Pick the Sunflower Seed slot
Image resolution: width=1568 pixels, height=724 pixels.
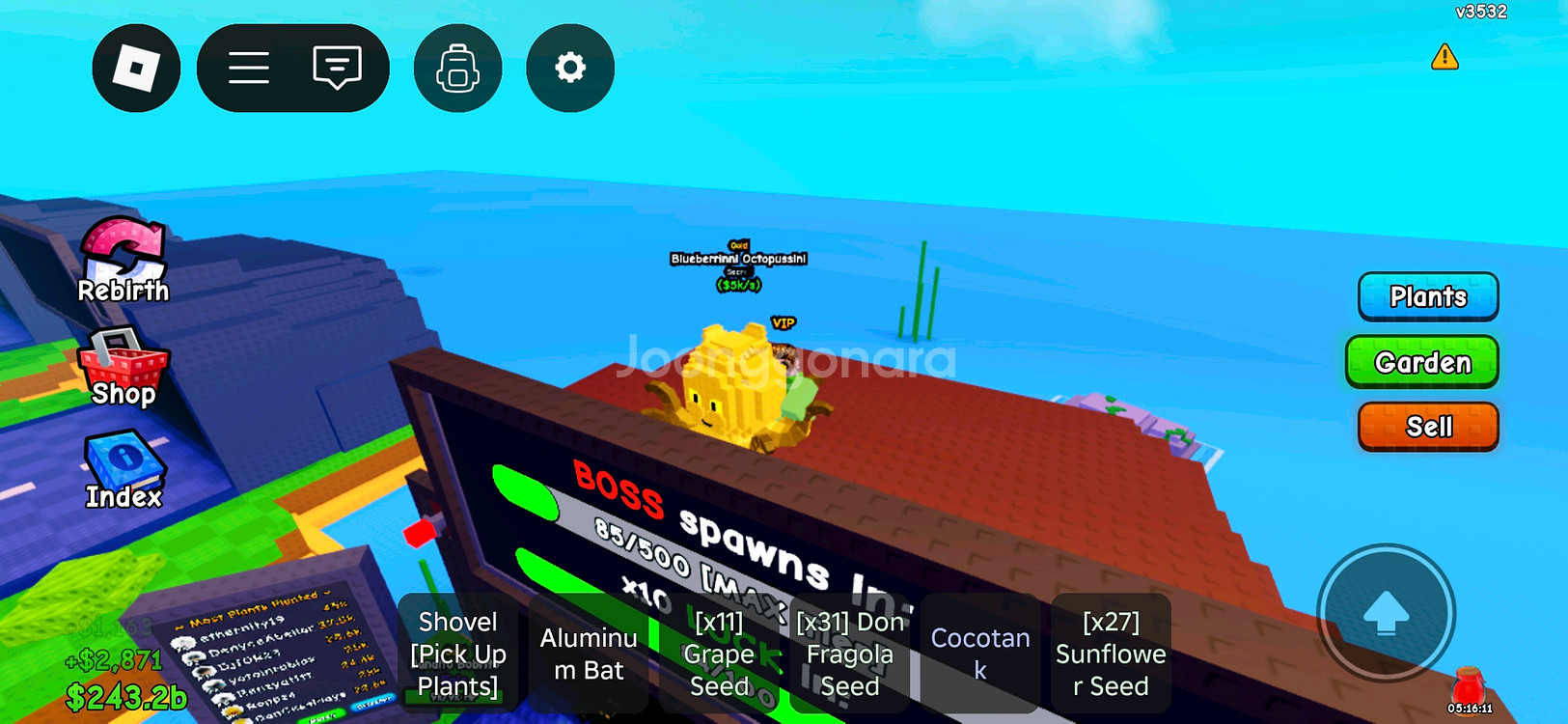pyautogui.click(x=1111, y=654)
